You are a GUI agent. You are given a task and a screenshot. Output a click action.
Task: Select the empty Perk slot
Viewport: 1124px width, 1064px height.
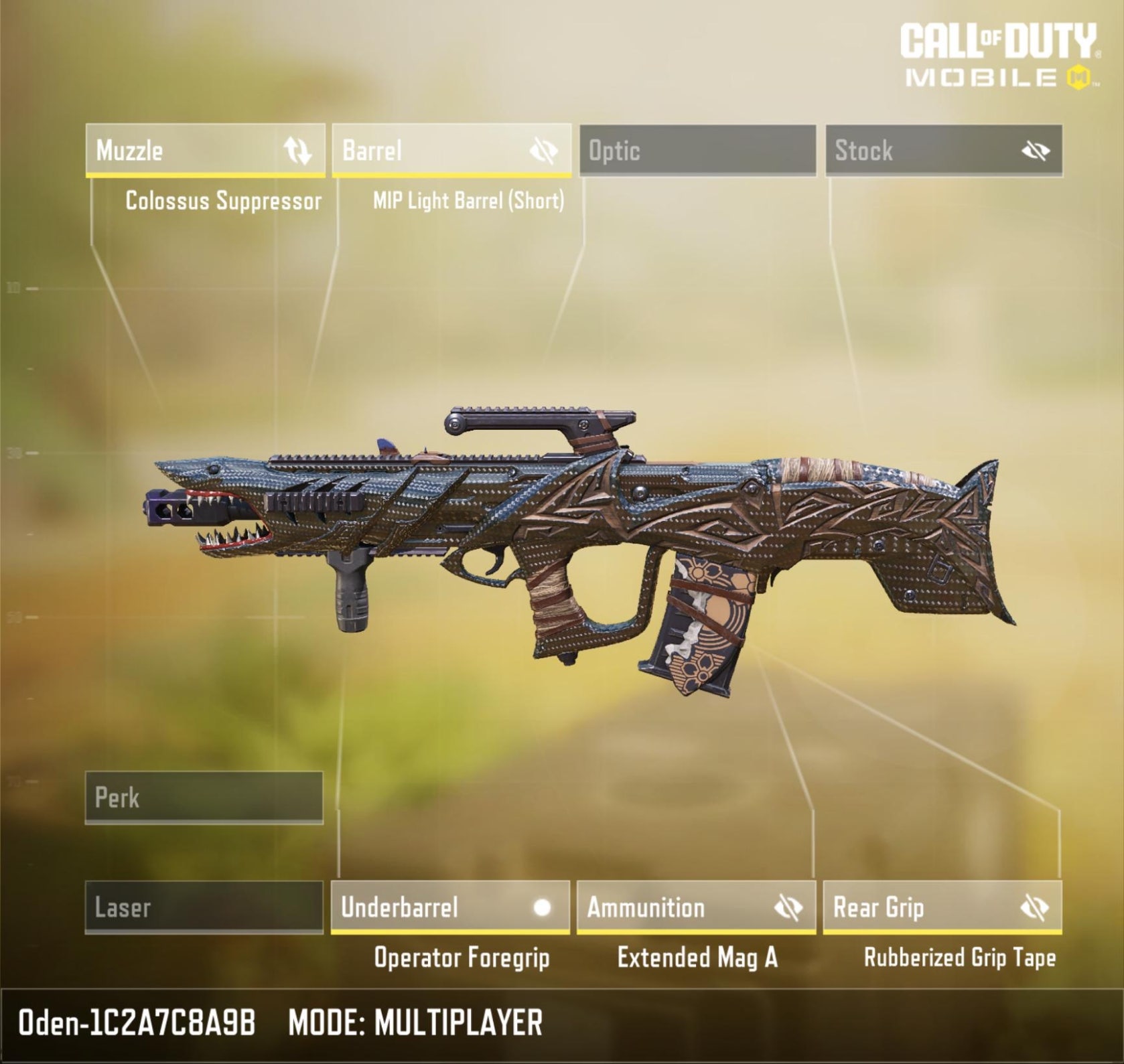tap(204, 797)
